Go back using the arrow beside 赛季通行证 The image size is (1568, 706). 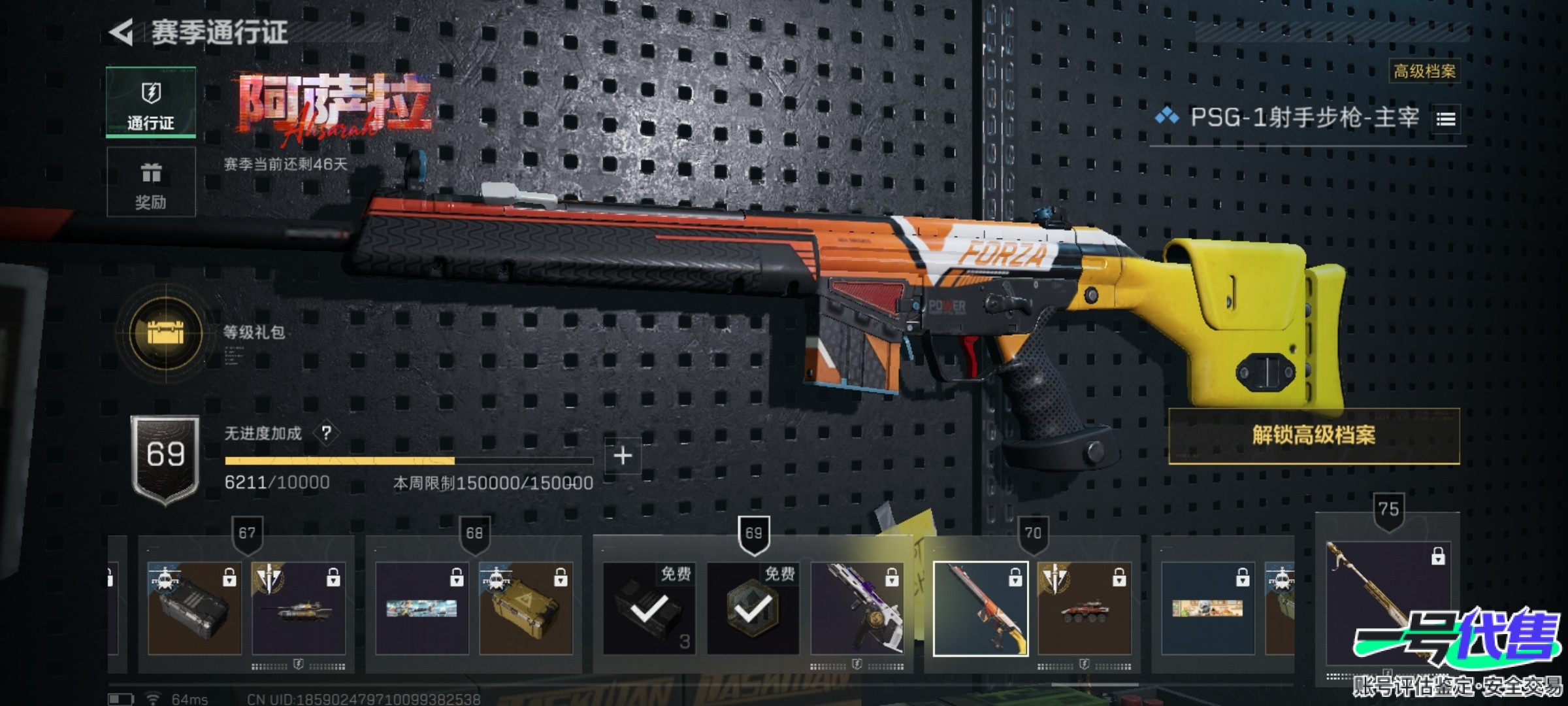pyautogui.click(x=122, y=32)
